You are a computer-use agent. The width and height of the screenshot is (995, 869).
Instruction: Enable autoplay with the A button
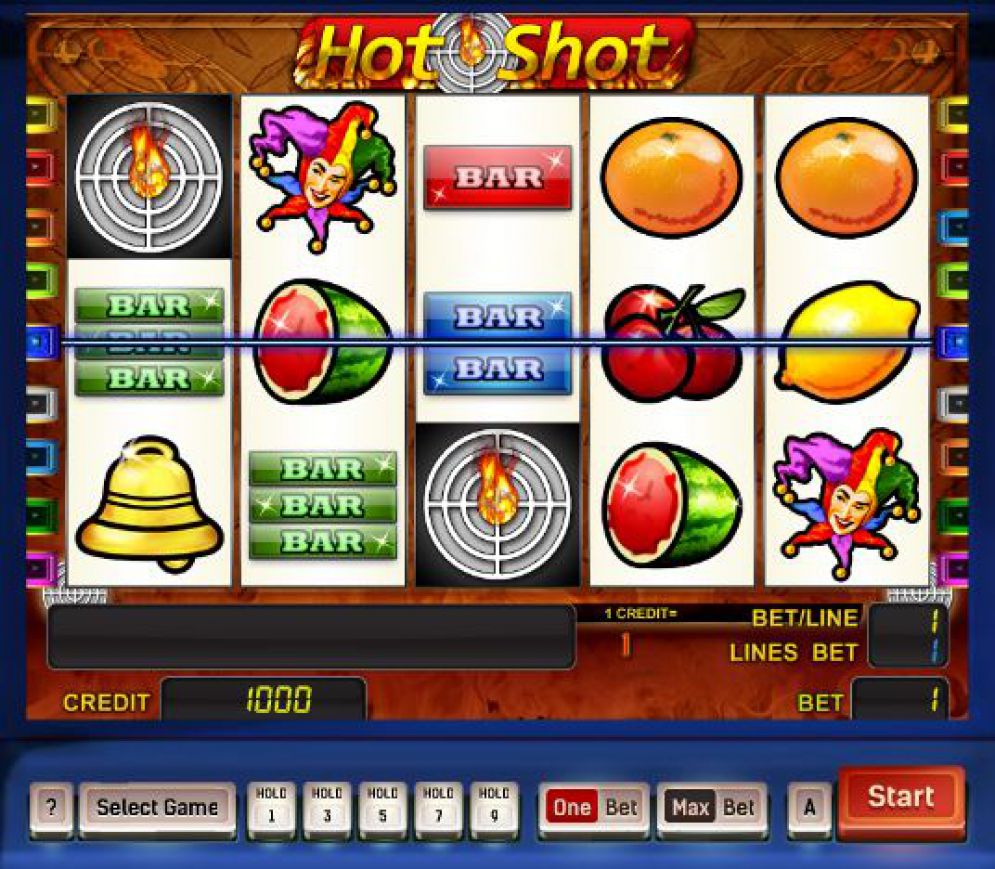(x=809, y=807)
